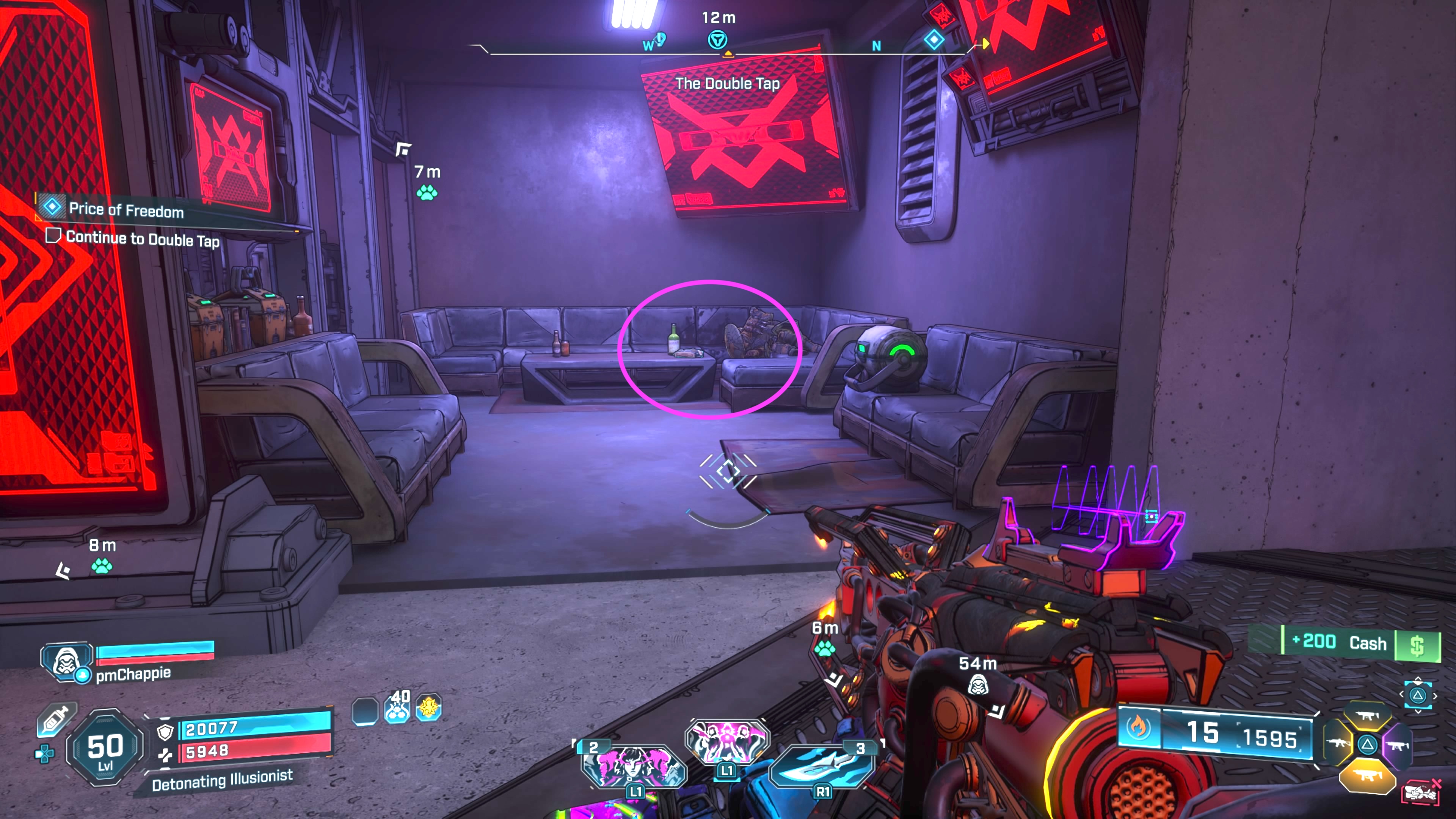Toggle the Price of Freedom quest tracker diamond

[x=53, y=208]
